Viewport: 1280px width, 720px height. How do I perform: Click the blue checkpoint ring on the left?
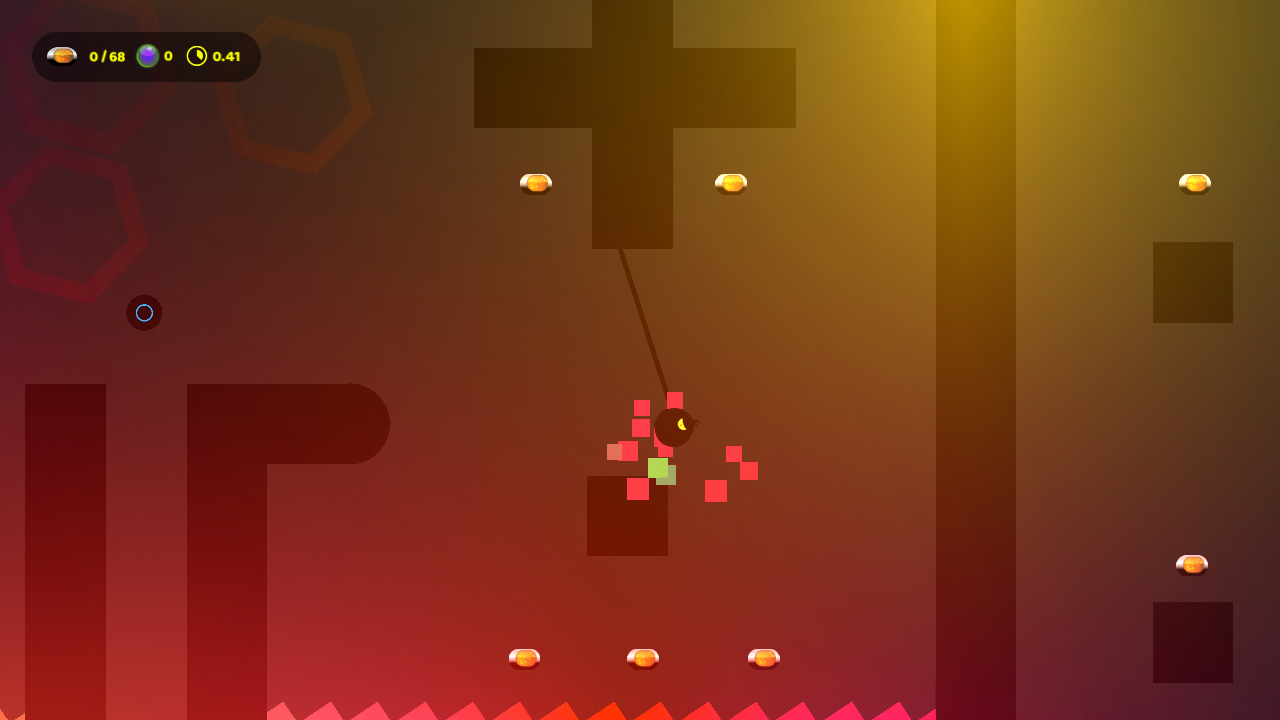click(144, 313)
